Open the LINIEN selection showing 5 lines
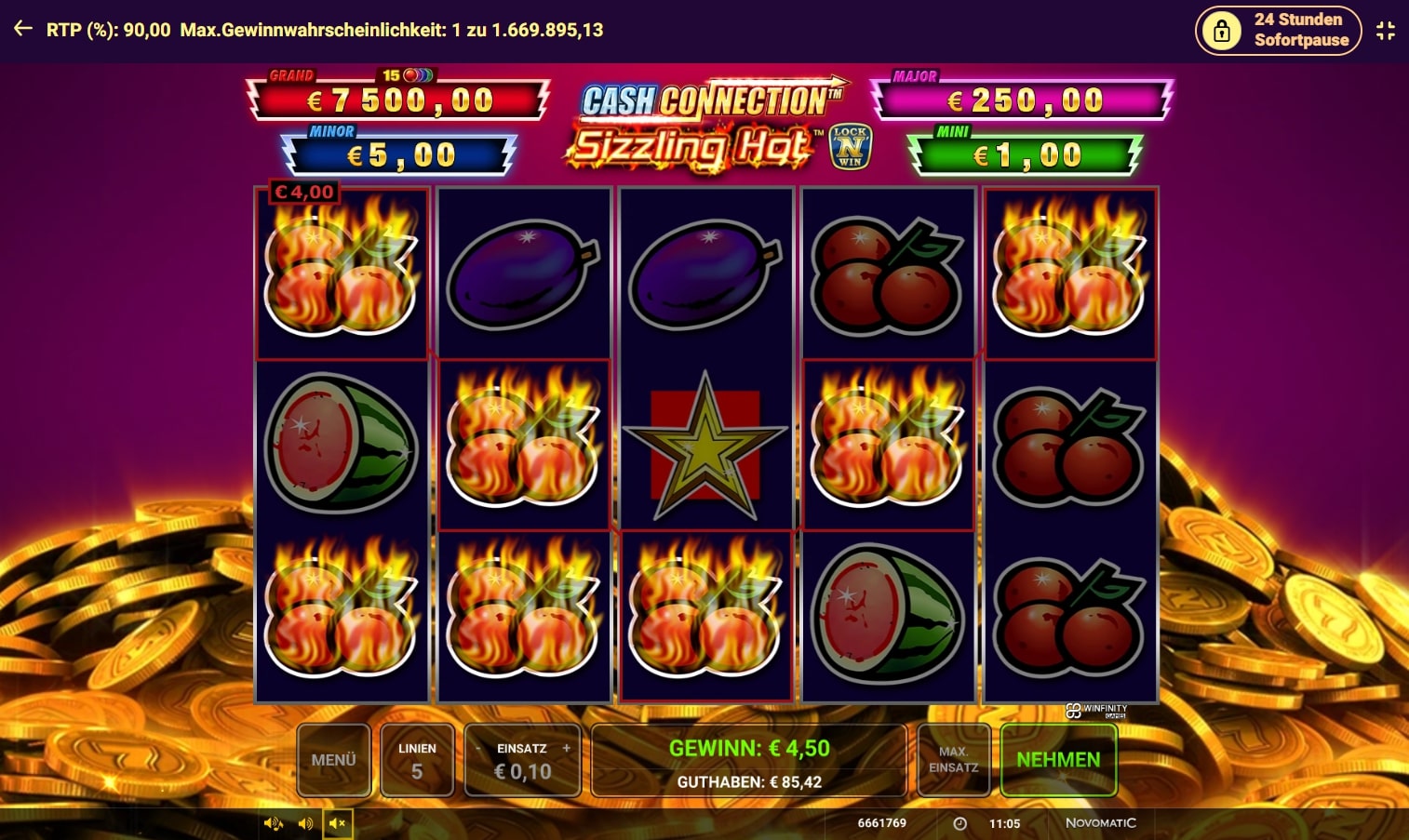Screen dimensions: 1409x840 [417, 759]
